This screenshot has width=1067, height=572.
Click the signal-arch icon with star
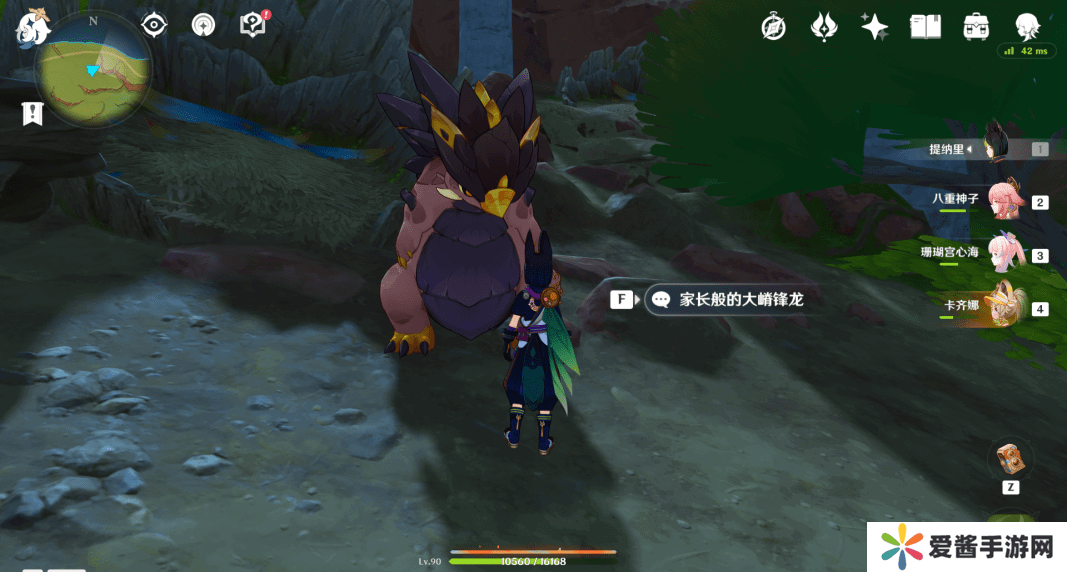204,24
